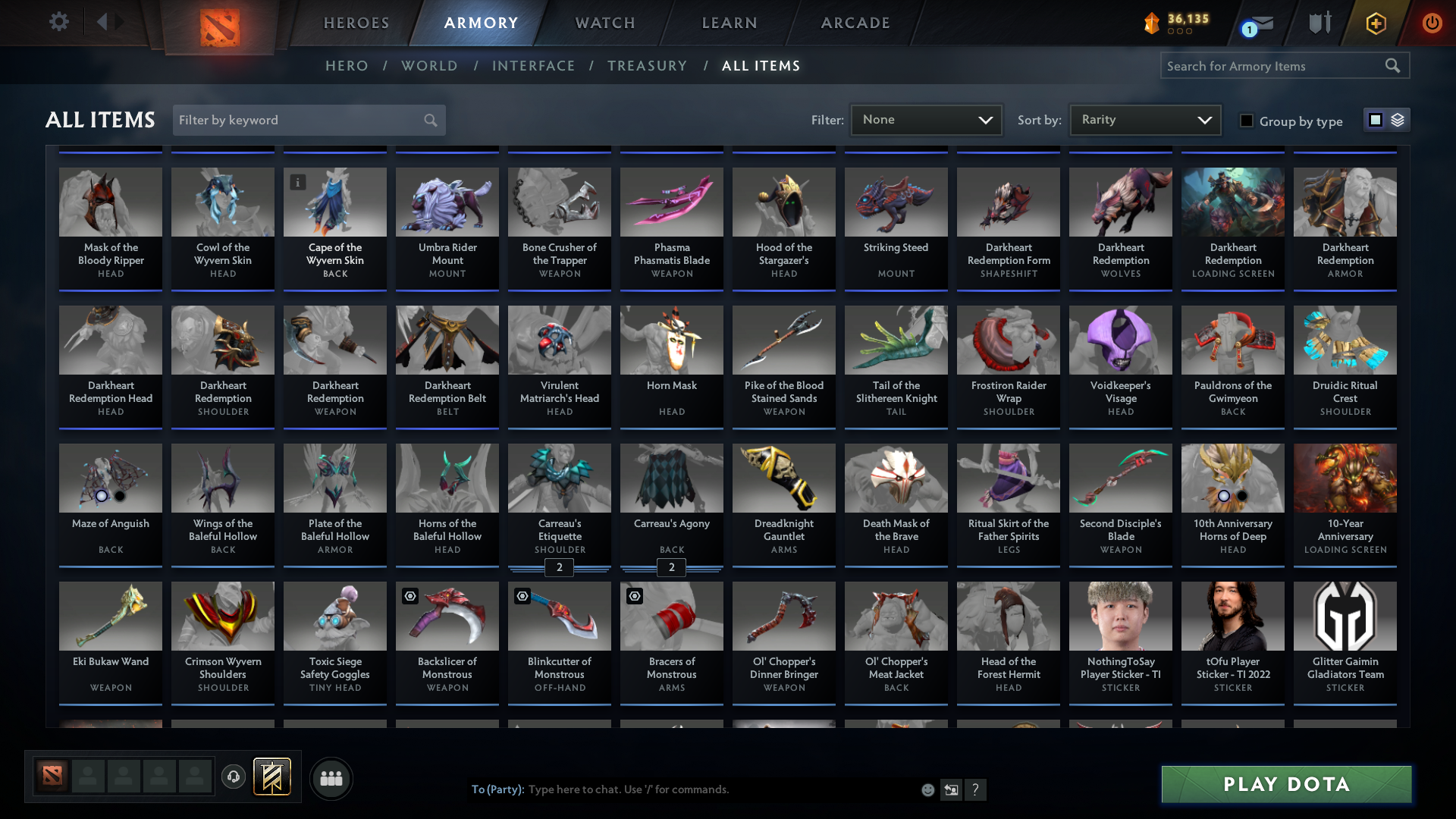Toggle the stacked layers view icon
Screen dimensions: 1456x819
coord(1398,120)
